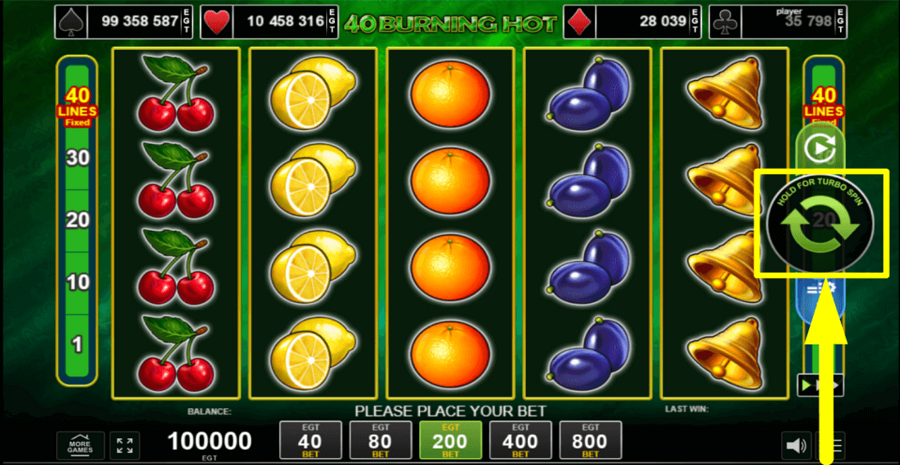Mute sound using the speaker icon
This screenshot has height=465, width=900.
point(796,445)
